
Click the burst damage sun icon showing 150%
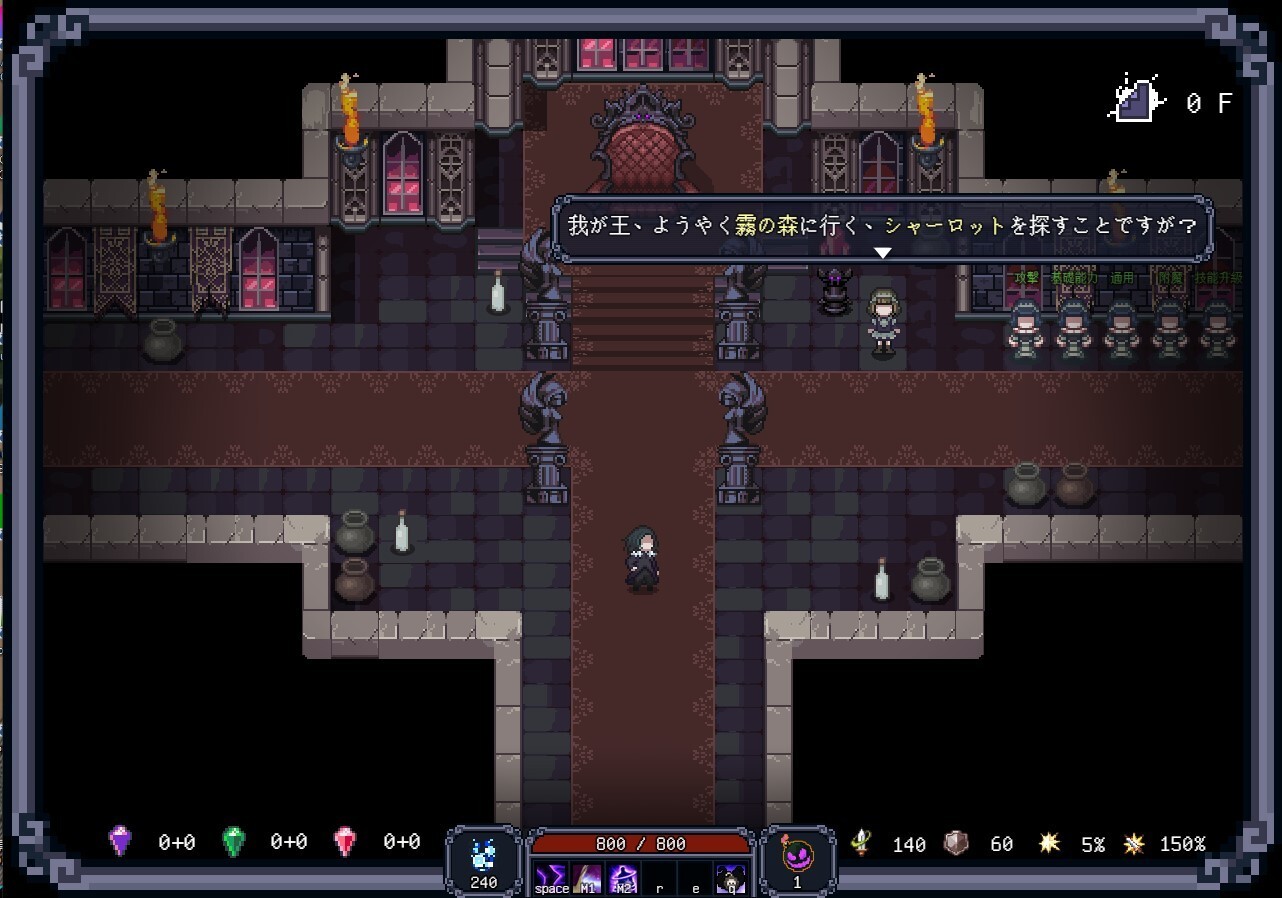pos(1133,845)
